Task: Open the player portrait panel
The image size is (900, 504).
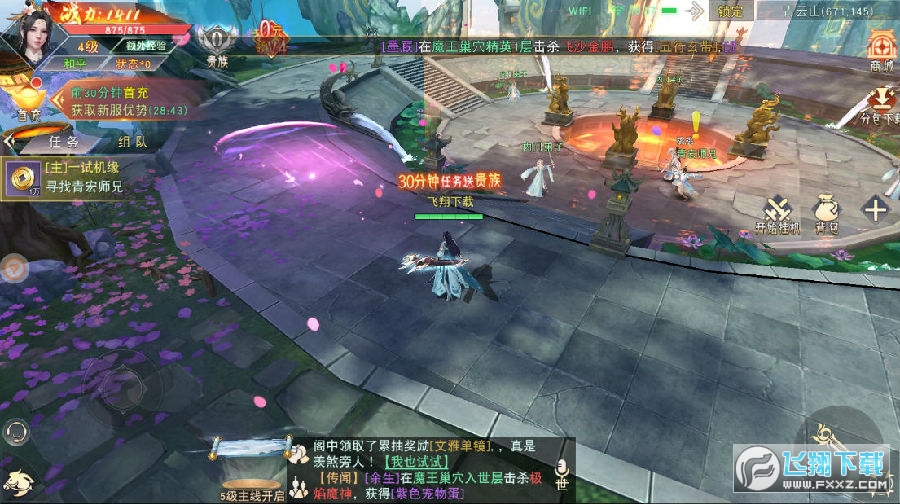Action: (x=31, y=35)
